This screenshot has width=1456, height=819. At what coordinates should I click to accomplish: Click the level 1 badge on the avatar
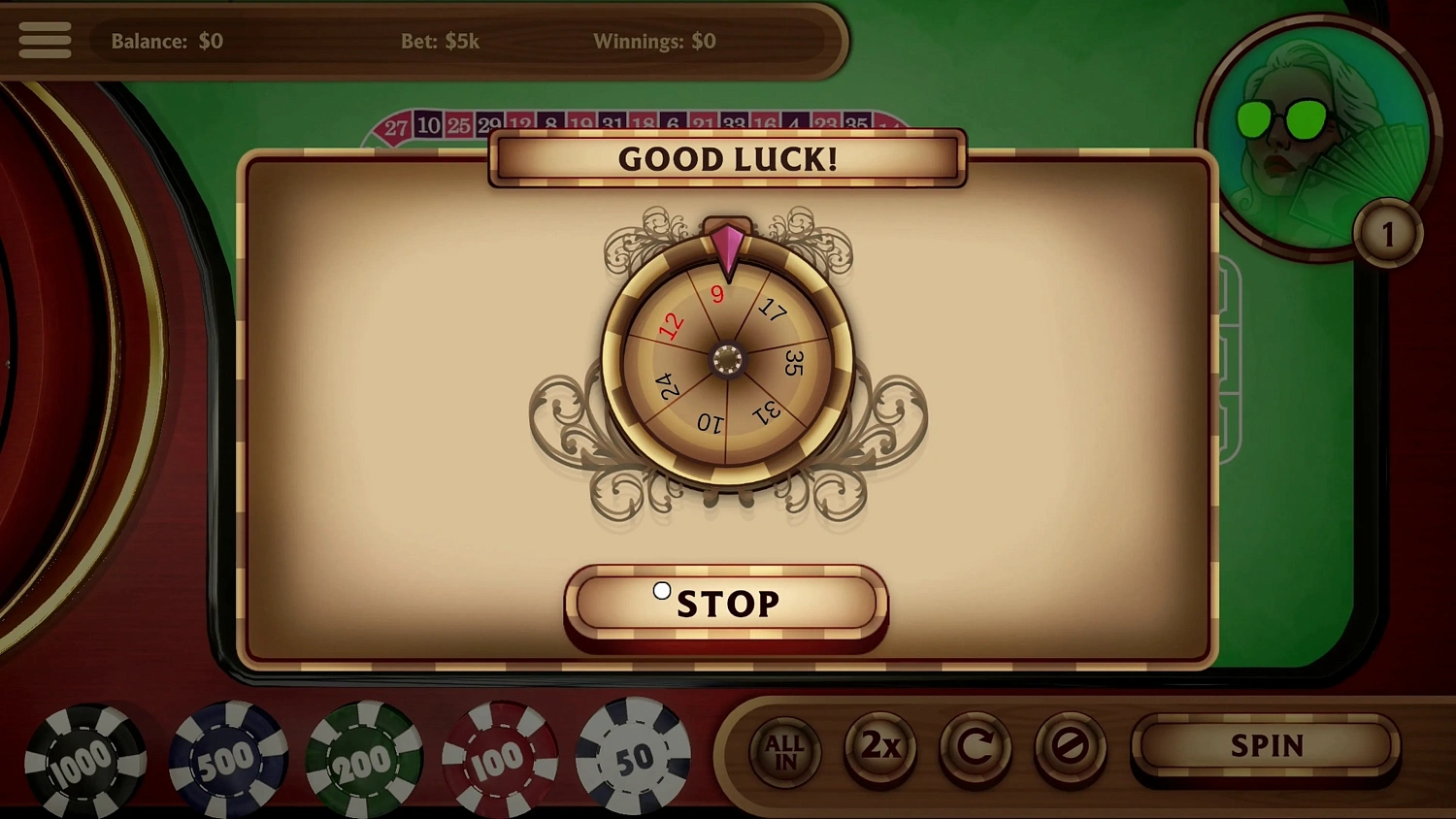[1390, 231]
